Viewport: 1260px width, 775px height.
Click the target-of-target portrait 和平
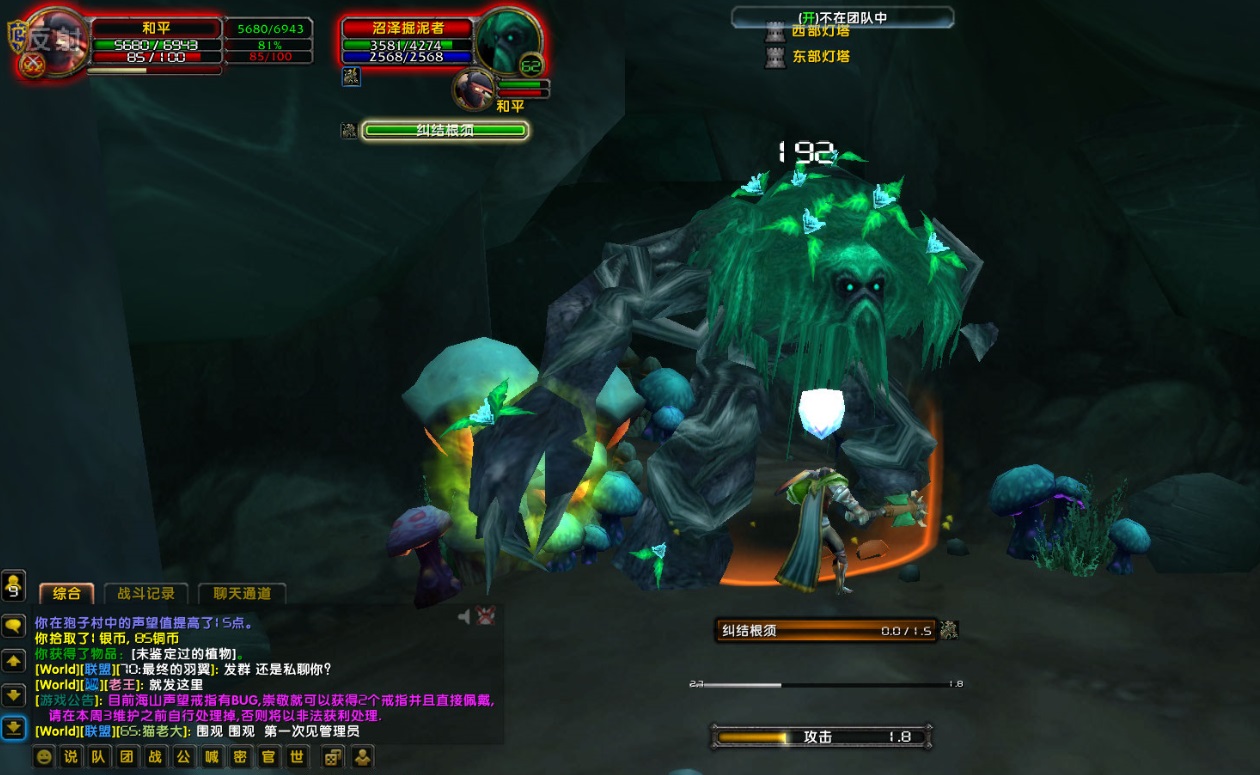[473, 89]
